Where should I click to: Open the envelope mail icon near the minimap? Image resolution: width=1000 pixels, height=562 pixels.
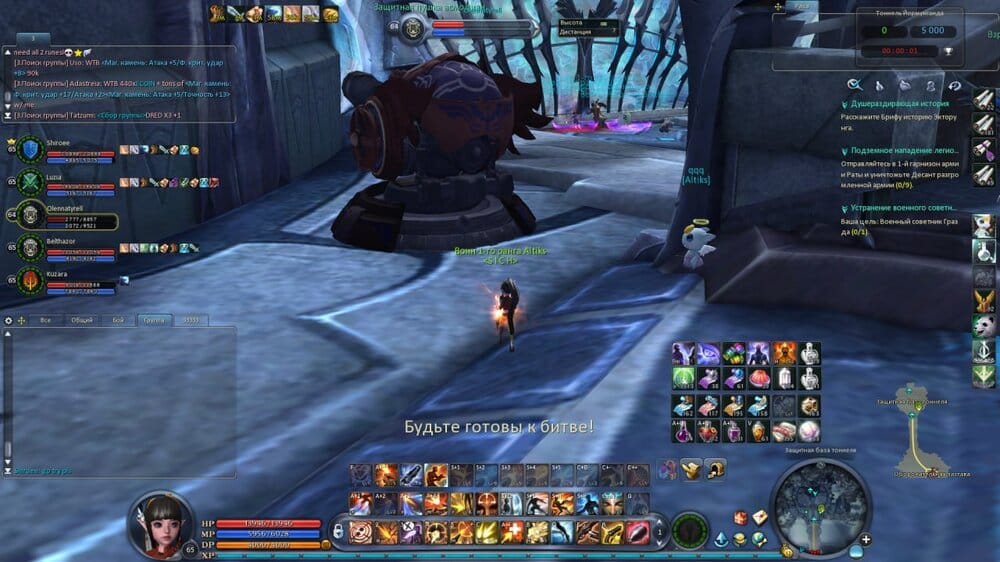(x=760, y=516)
